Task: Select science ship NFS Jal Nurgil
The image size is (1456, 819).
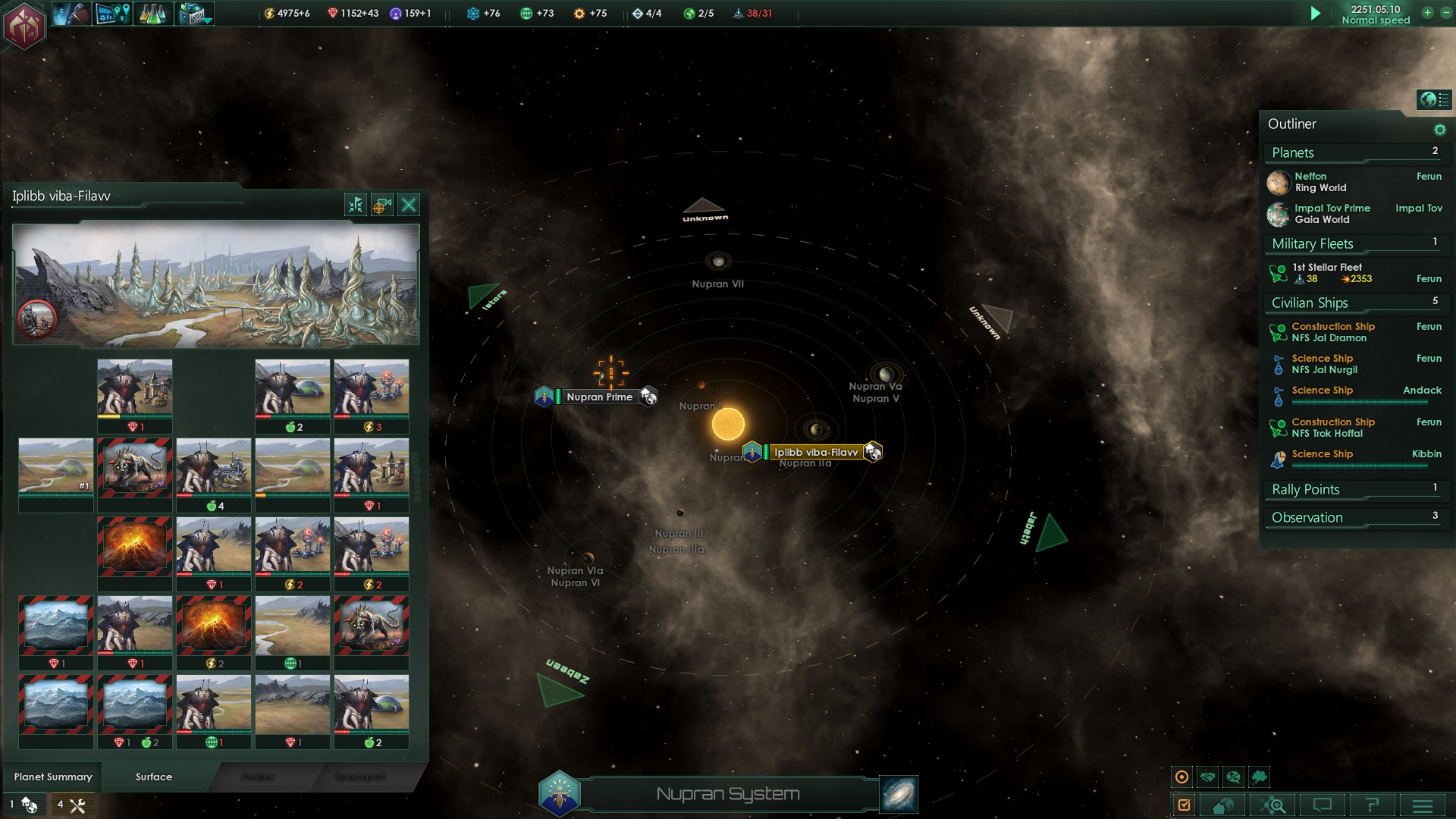Action: click(x=1324, y=364)
